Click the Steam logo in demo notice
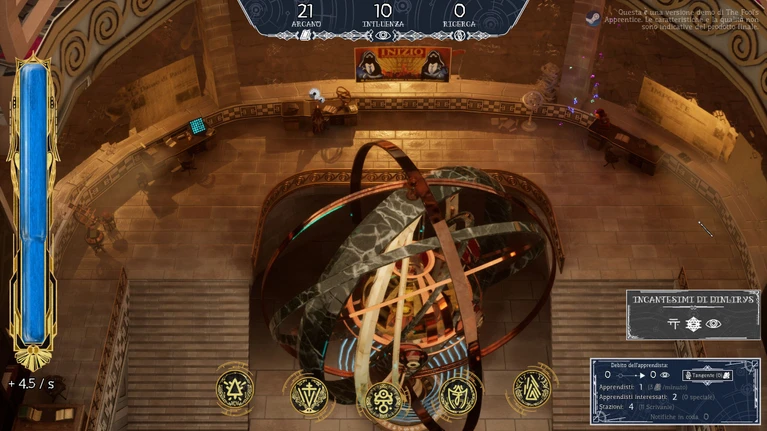Image resolution: width=767 pixels, height=431 pixels. (x=593, y=18)
